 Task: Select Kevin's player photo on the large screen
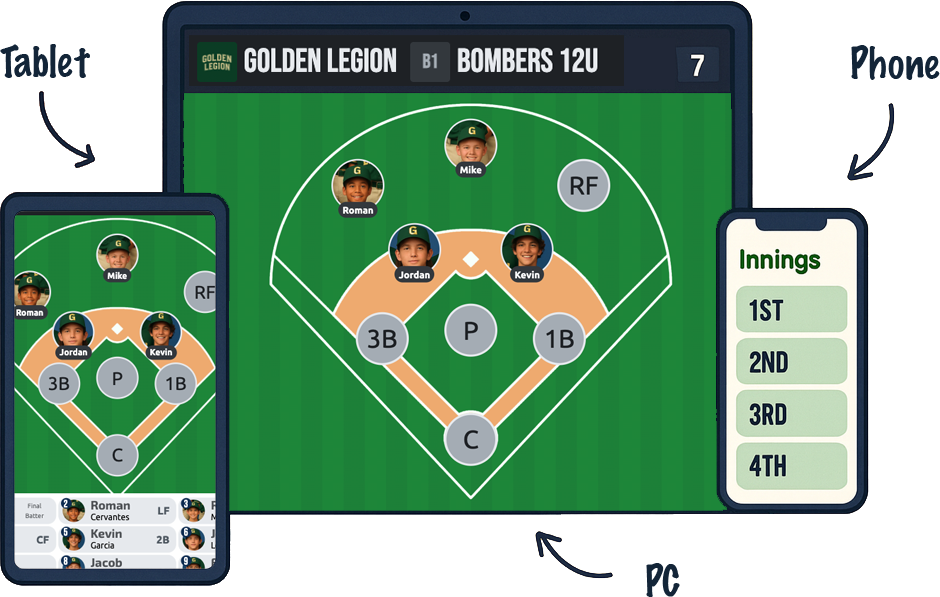527,249
